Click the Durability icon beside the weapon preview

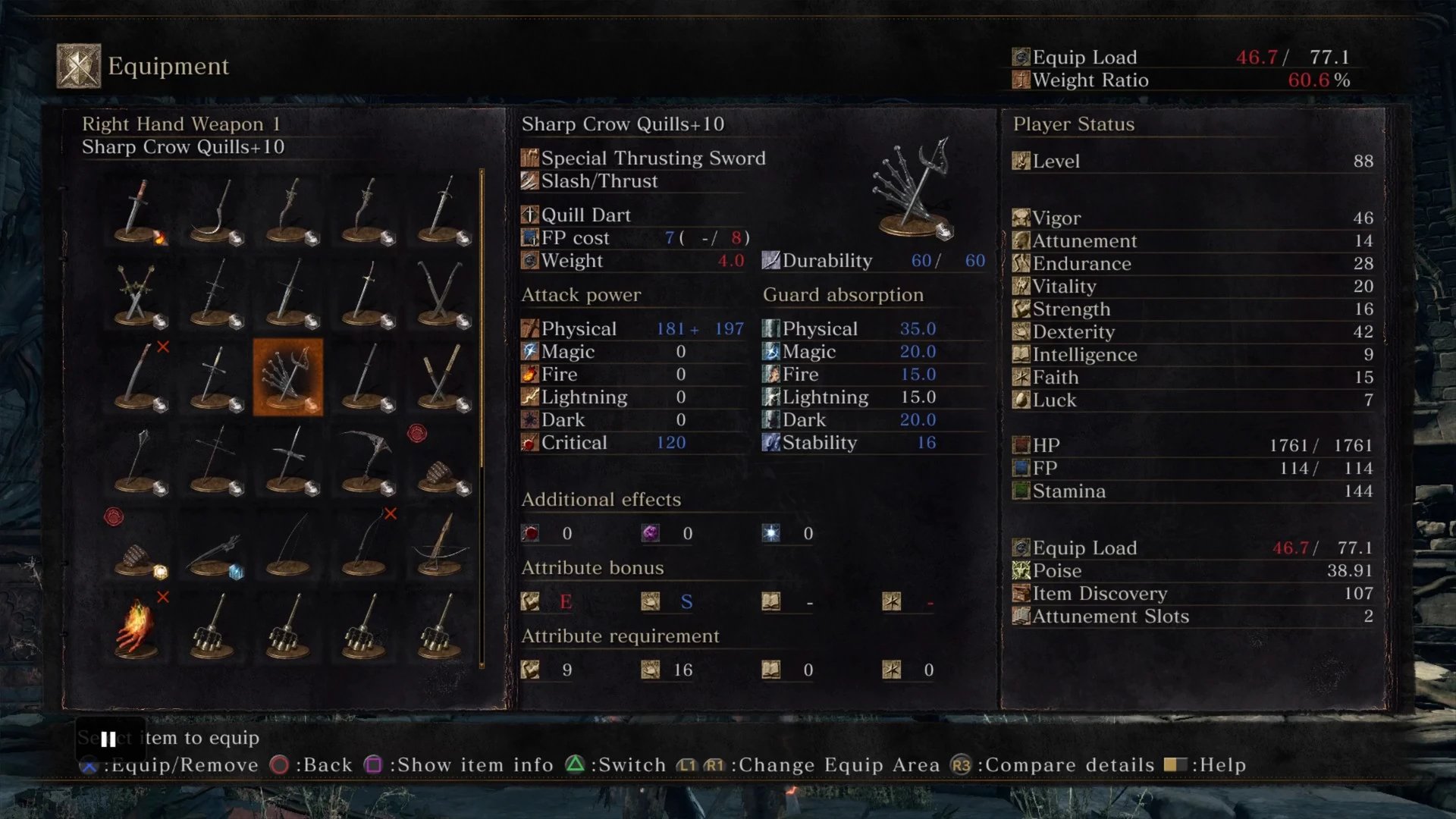[770, 260]
